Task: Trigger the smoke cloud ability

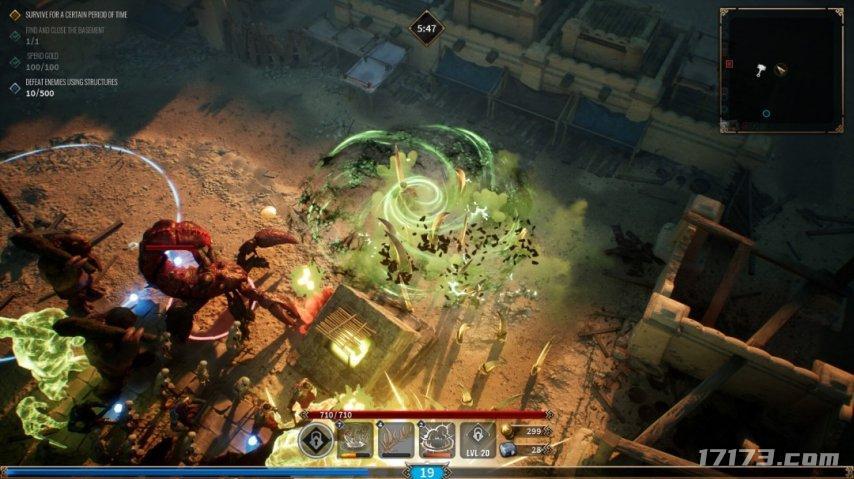Action: coord(437,439)
